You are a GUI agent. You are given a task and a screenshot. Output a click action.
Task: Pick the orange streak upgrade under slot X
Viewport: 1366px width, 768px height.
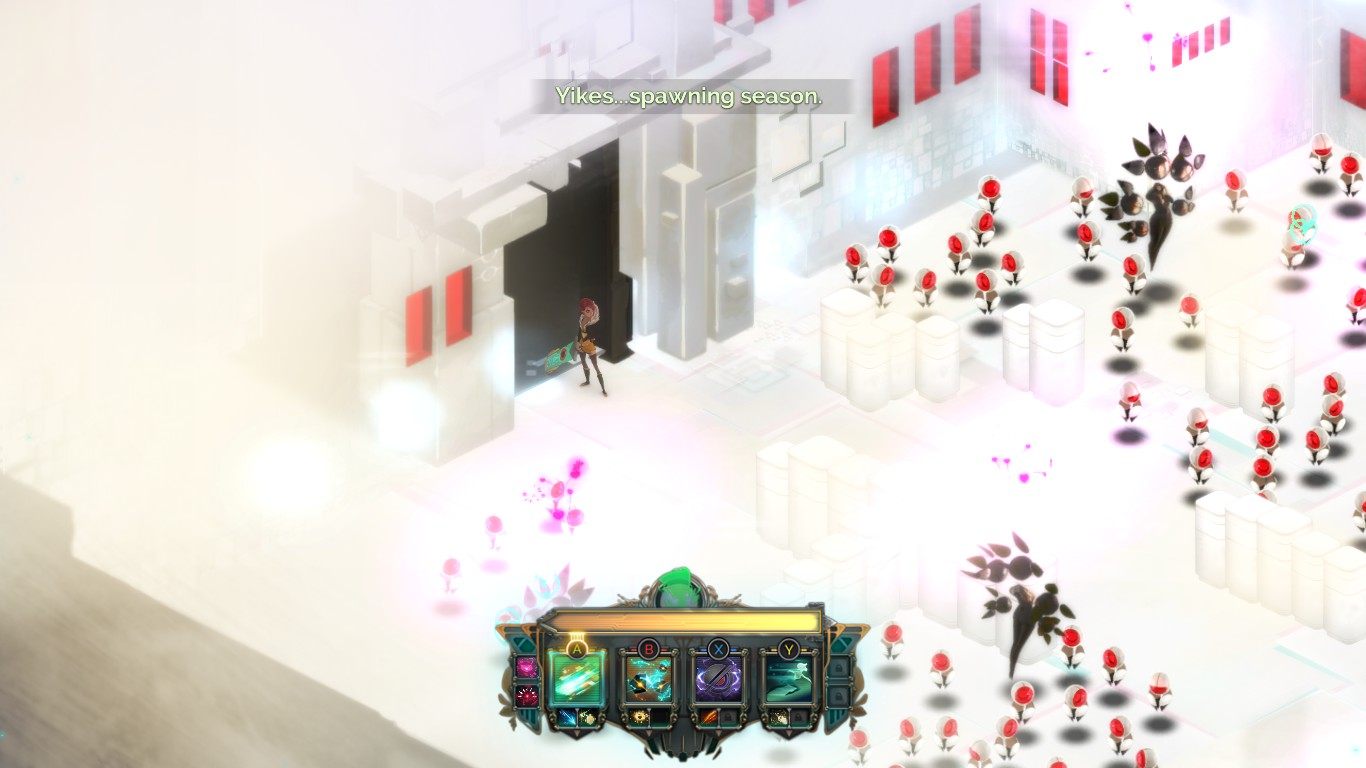pyautogui.click(x=707, y=717)
